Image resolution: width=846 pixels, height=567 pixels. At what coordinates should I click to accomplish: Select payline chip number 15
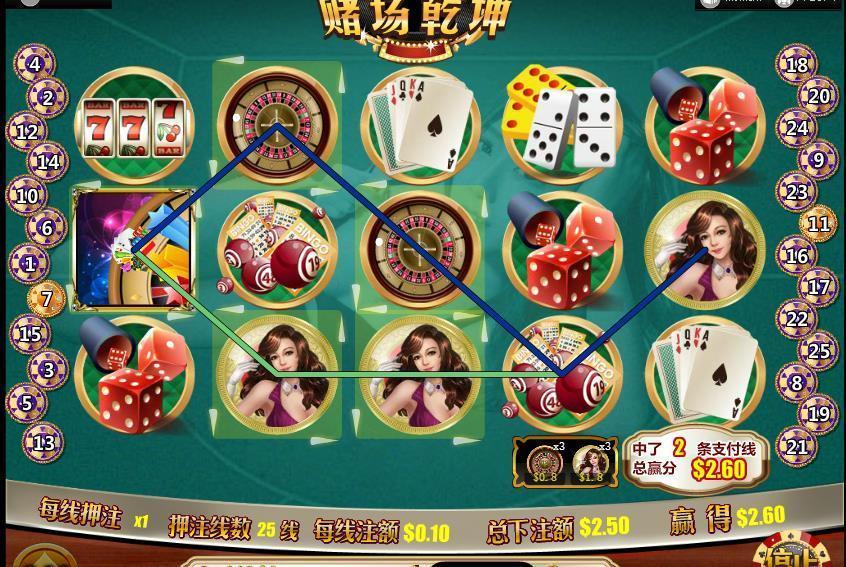point(30,335)
